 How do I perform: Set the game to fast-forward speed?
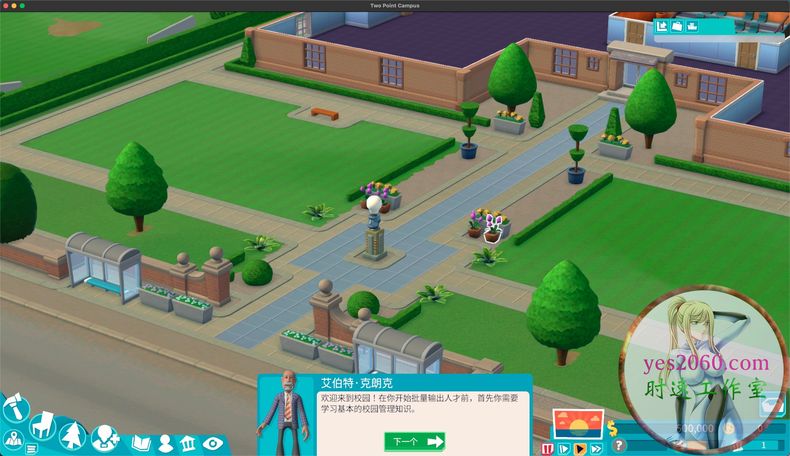(x=598, y=449)
